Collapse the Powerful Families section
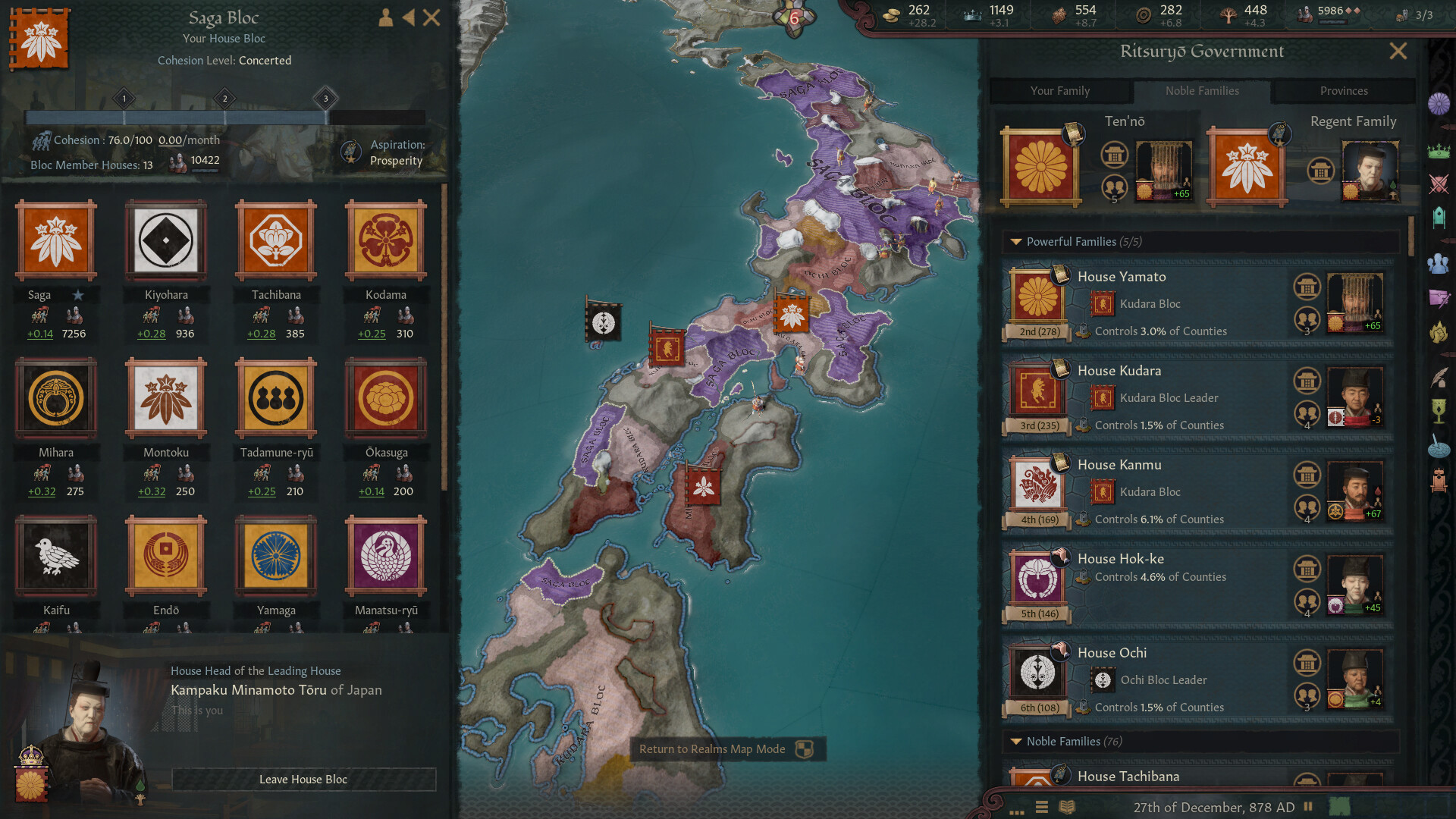This screenshot has height=819, width=1456. coord(1016,242)
